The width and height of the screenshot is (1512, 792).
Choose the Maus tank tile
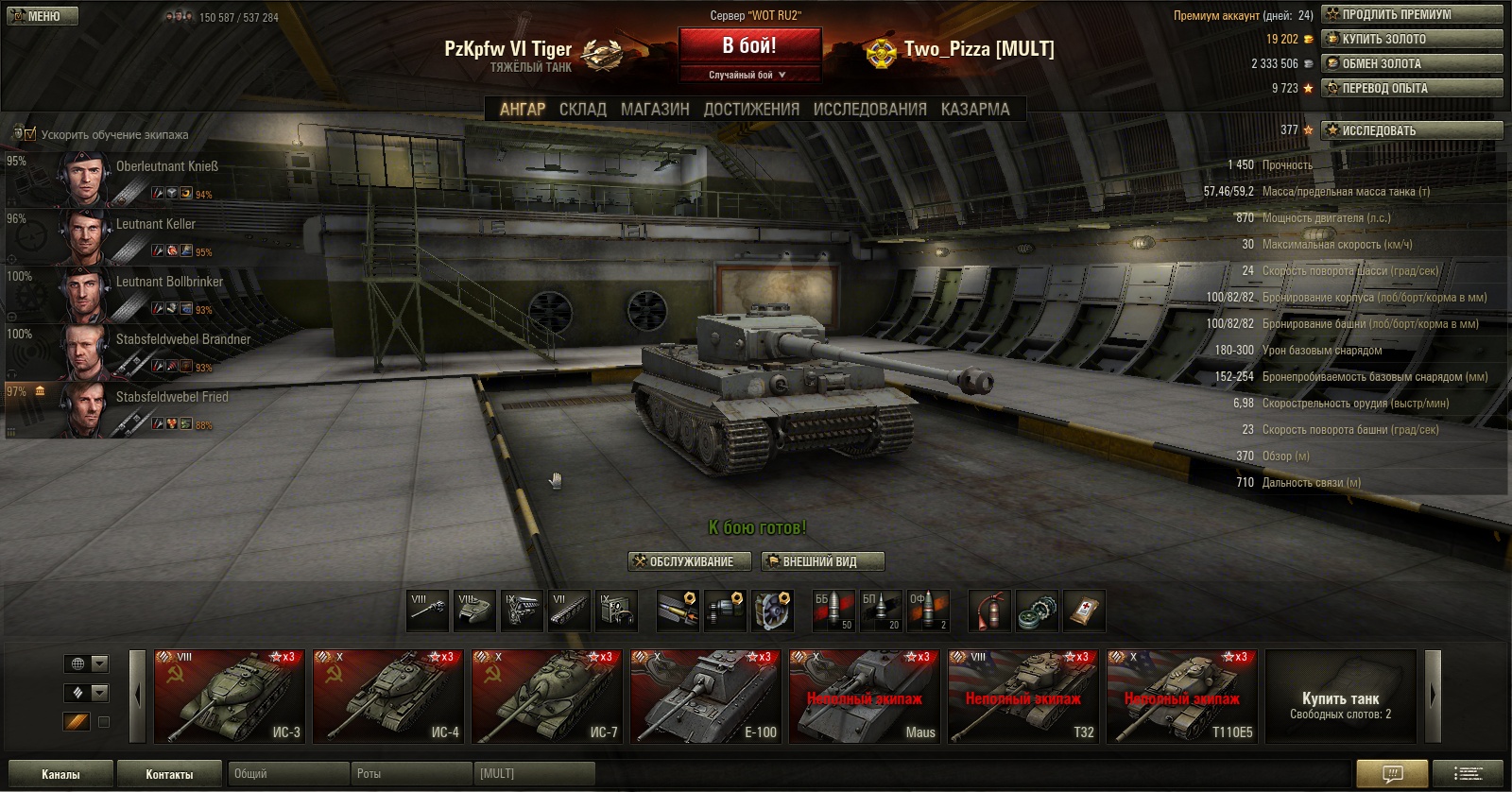point(865,697)
